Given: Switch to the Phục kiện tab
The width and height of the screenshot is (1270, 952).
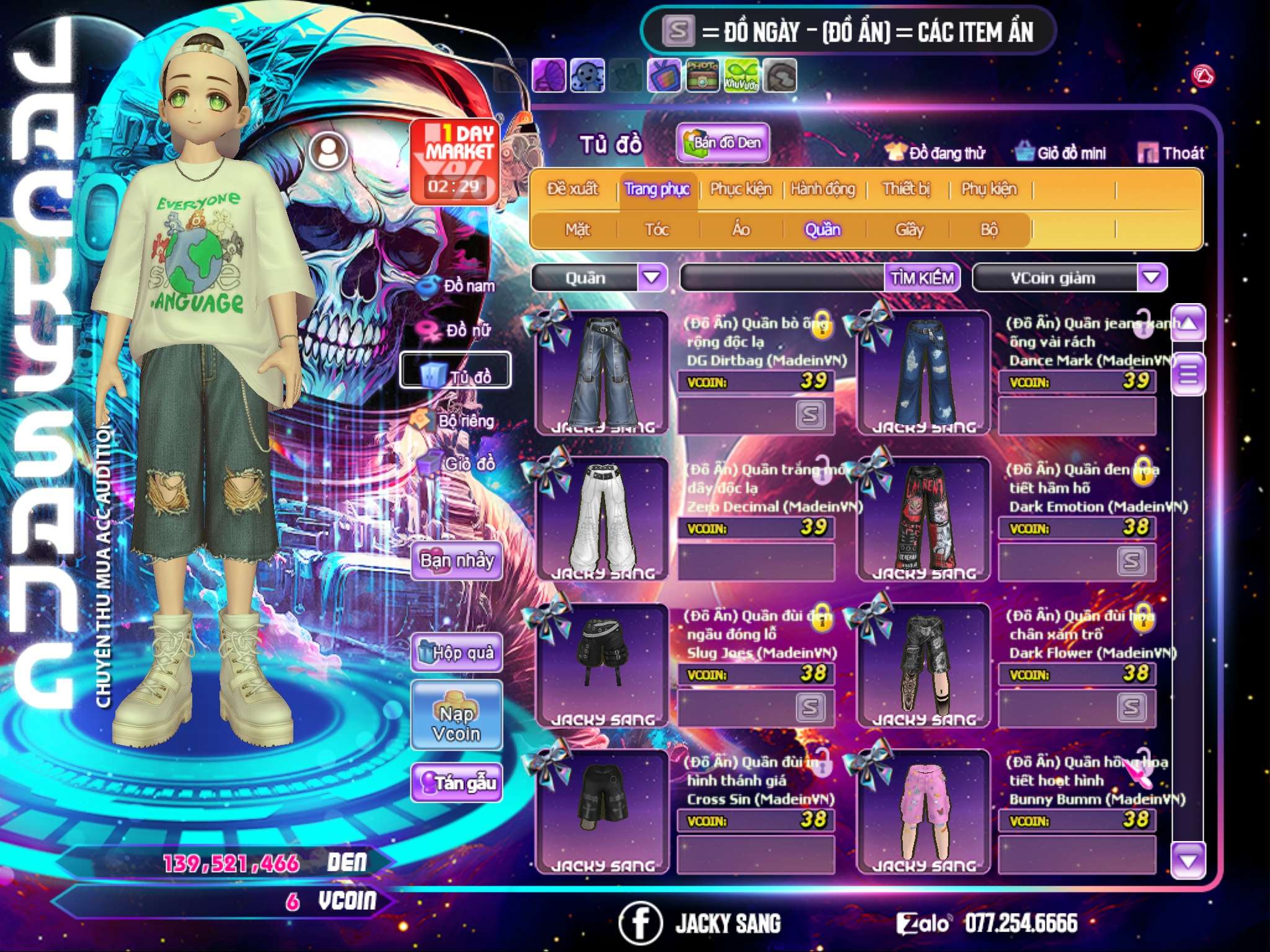Looking at the screenshot, I should coord(740,189).
